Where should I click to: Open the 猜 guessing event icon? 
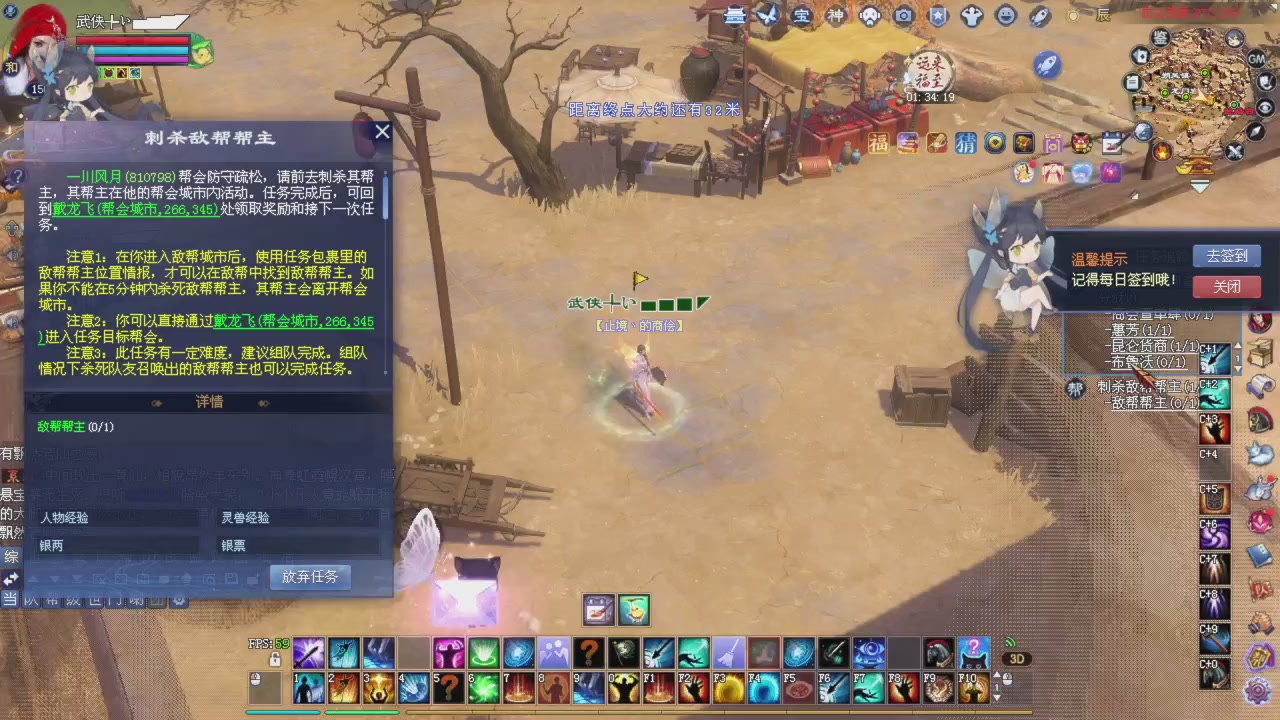tap(965, 144)
